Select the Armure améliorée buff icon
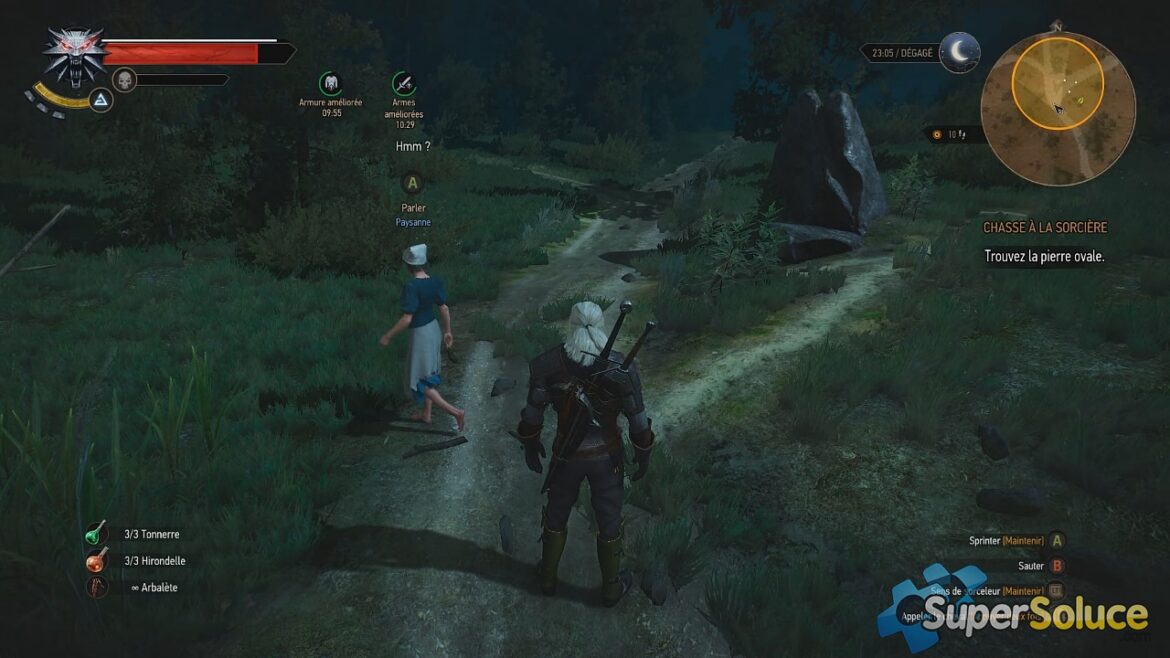The height and width of the screenshot is (658, 1170). pyautogui.click(x=331, y=83)
